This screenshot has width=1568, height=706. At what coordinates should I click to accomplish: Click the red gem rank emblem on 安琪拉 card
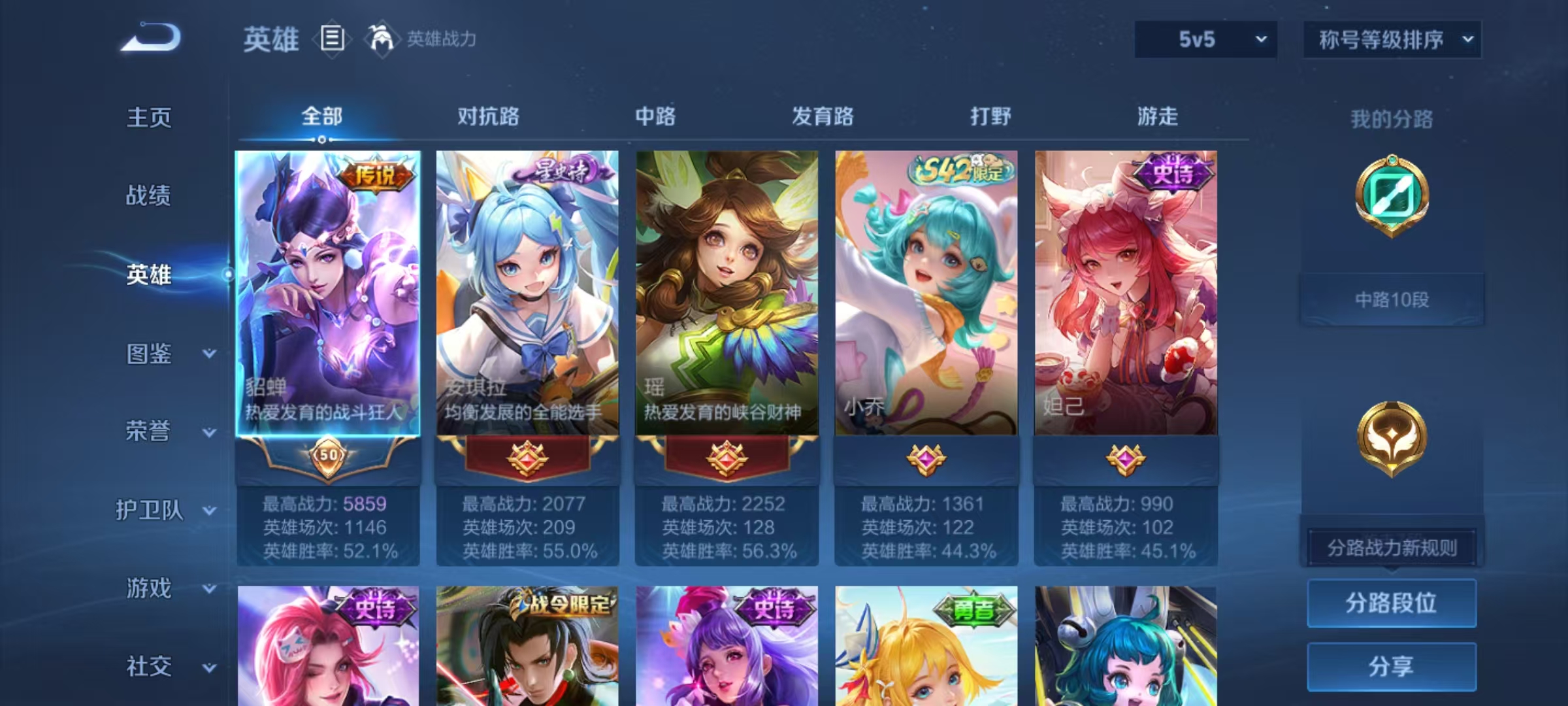coord(527,458)
